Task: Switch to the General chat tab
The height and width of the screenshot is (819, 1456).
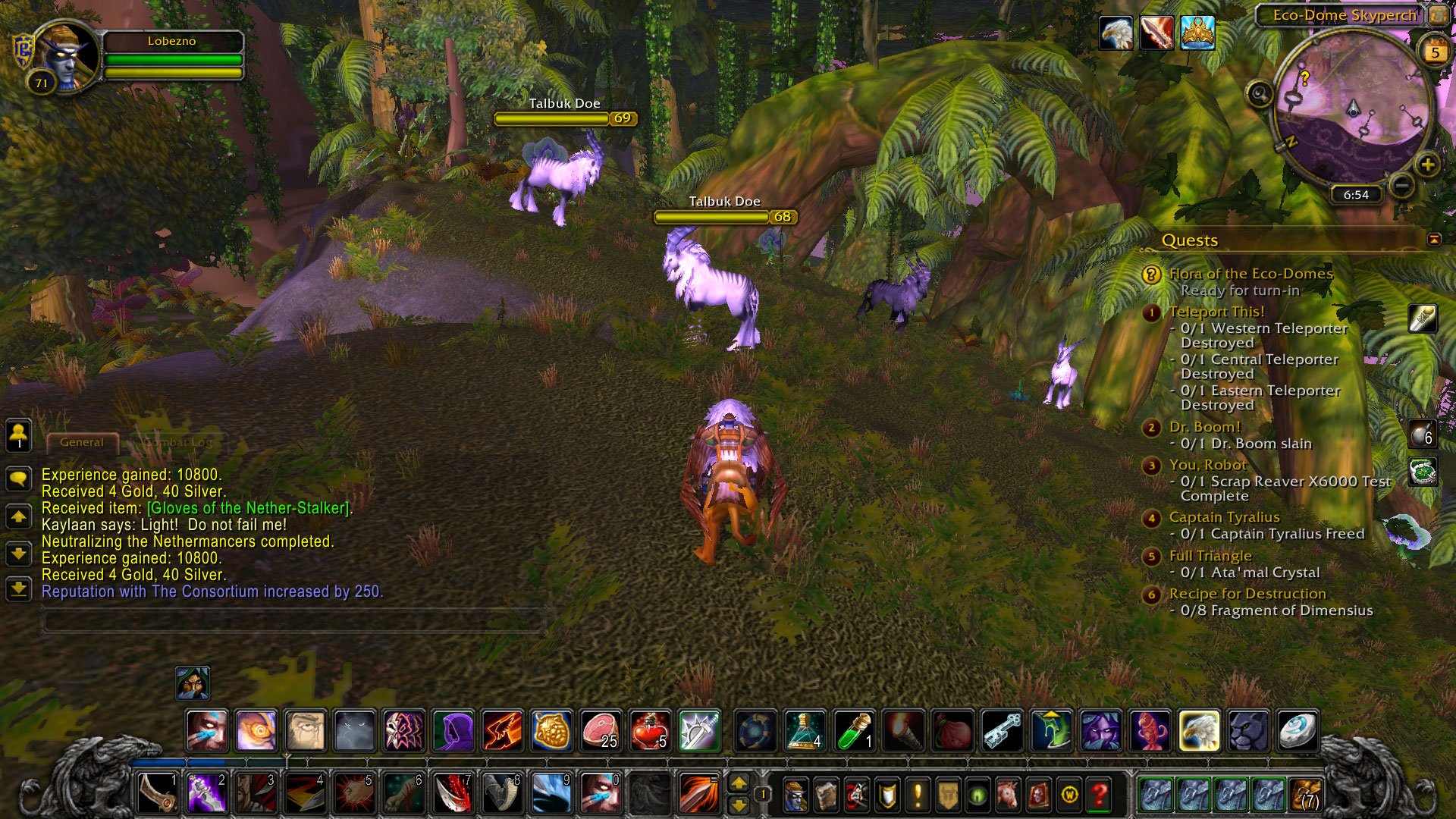Action: pos(82,442)
